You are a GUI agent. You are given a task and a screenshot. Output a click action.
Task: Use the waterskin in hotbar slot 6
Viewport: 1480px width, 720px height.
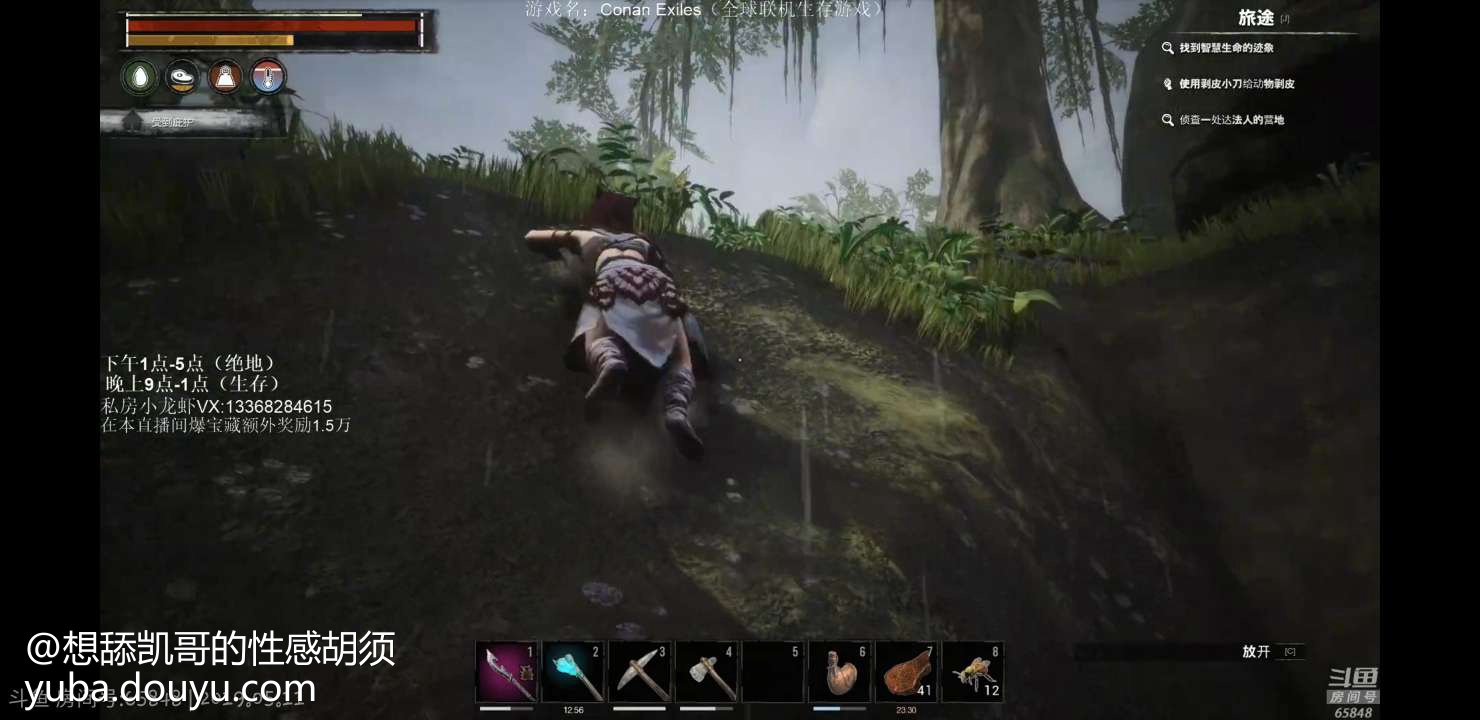840,672
